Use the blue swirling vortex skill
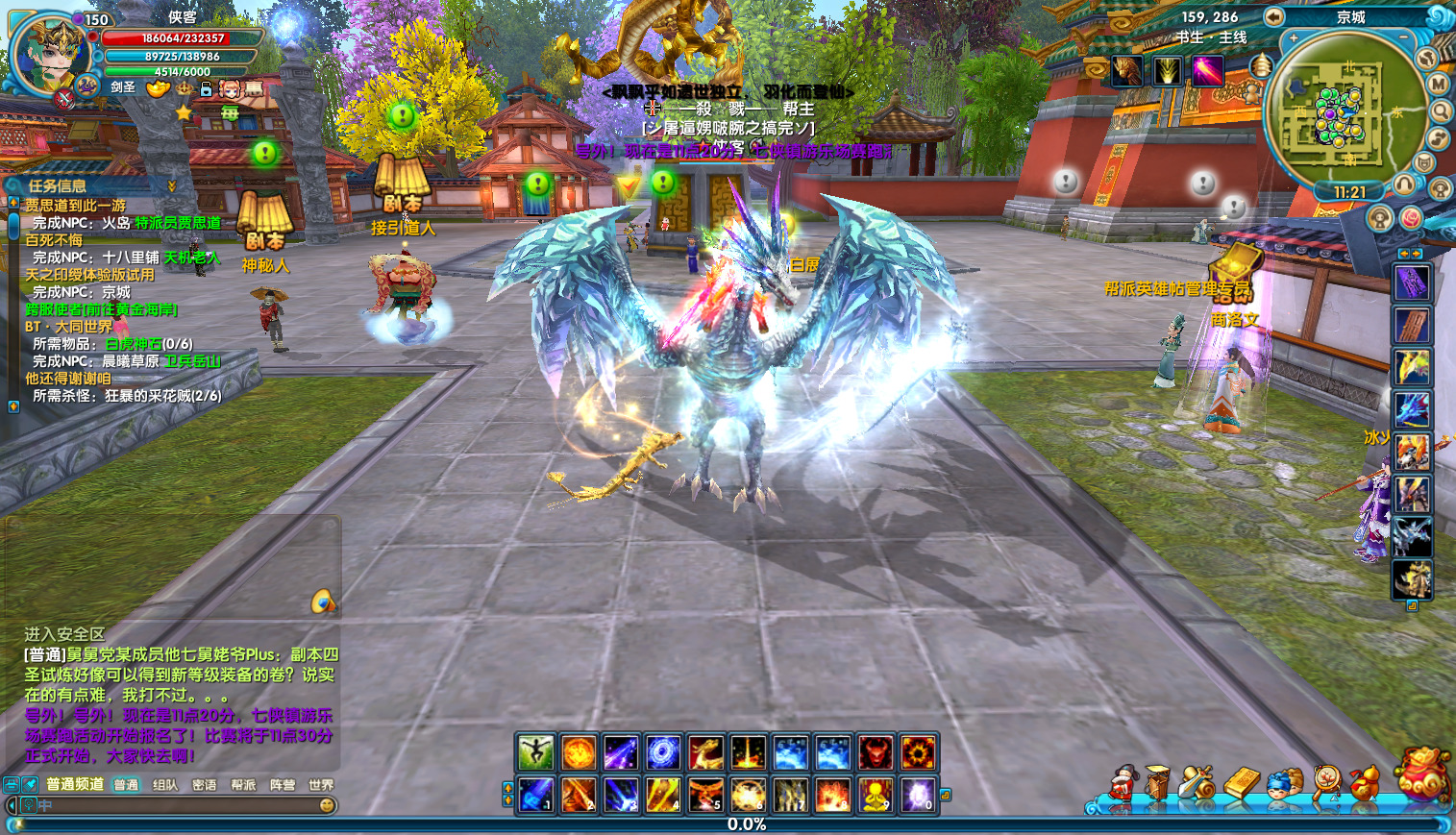Viewport: 1456px width, 835px height. tap(662, 752)
